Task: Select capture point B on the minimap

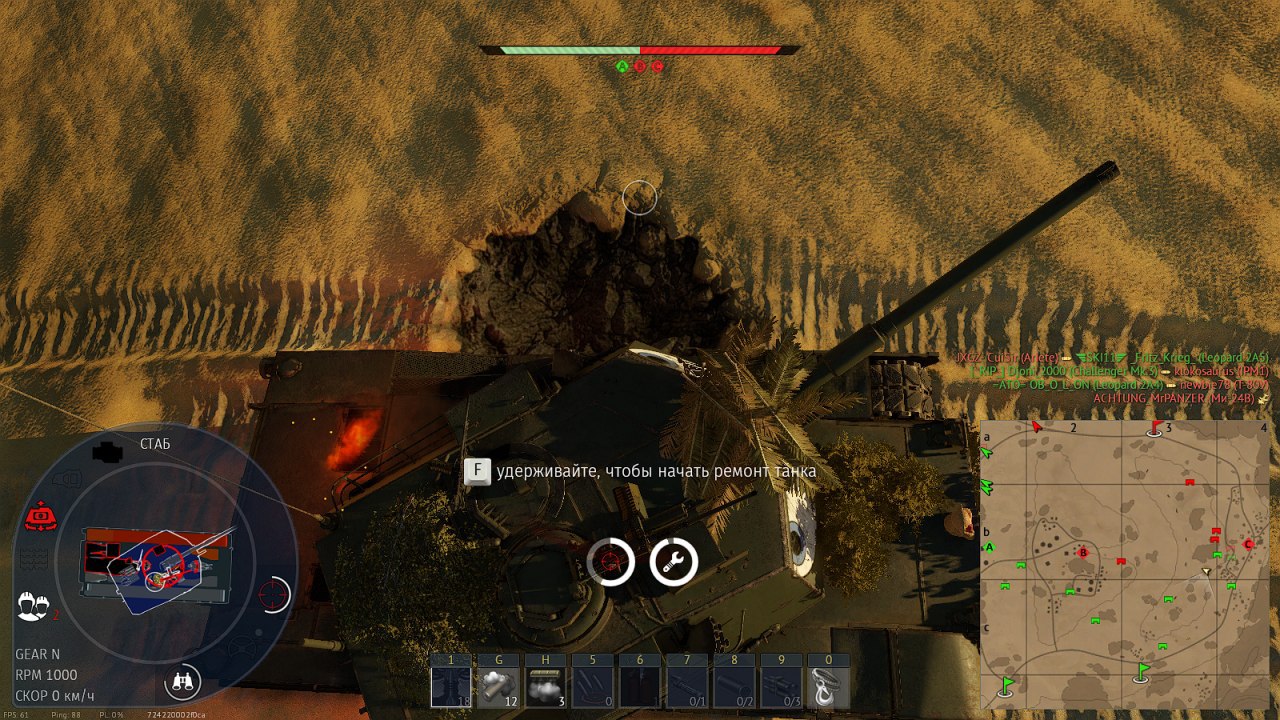Action: coord(1083,552)
